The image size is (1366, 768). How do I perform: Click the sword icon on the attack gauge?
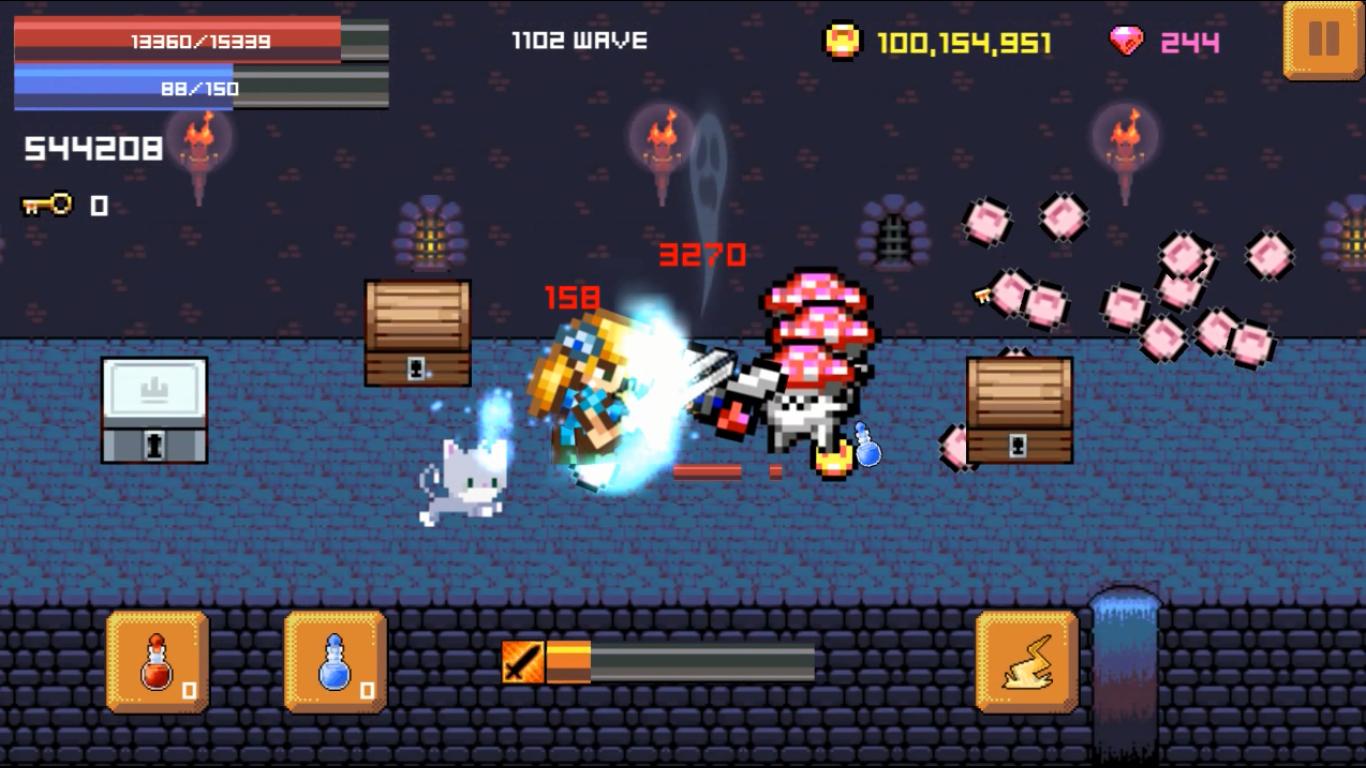click(522, 661)
